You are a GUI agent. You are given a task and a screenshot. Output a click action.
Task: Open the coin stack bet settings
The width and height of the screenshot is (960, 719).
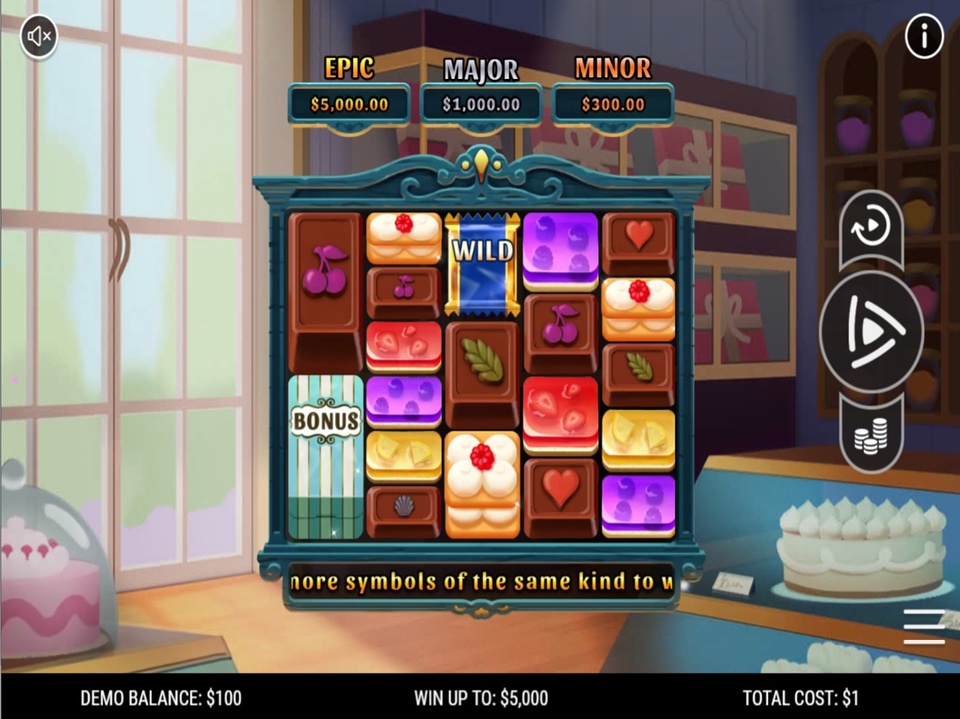[x=871, y=435]
